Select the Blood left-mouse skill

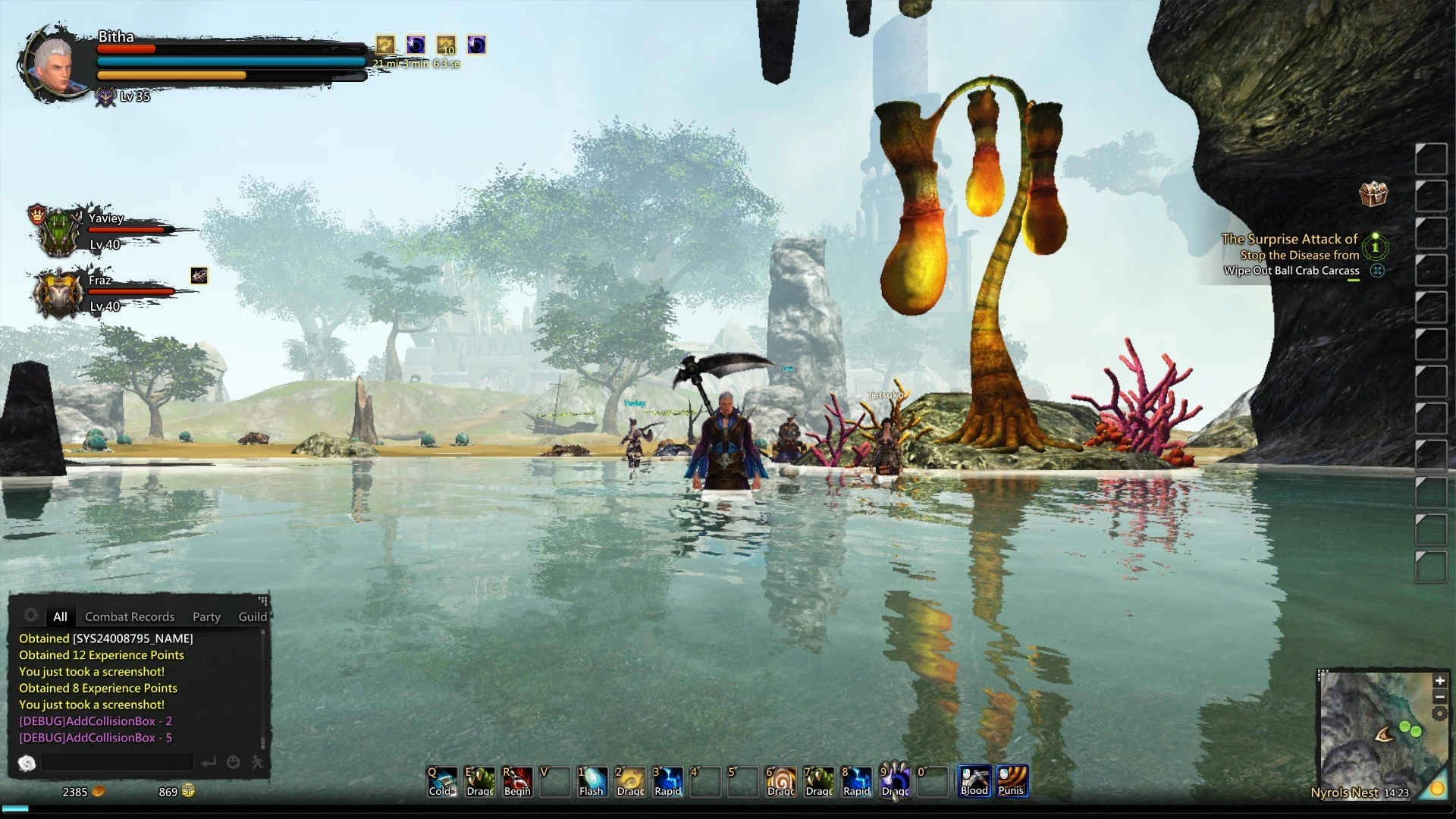(x=974, y=780)
